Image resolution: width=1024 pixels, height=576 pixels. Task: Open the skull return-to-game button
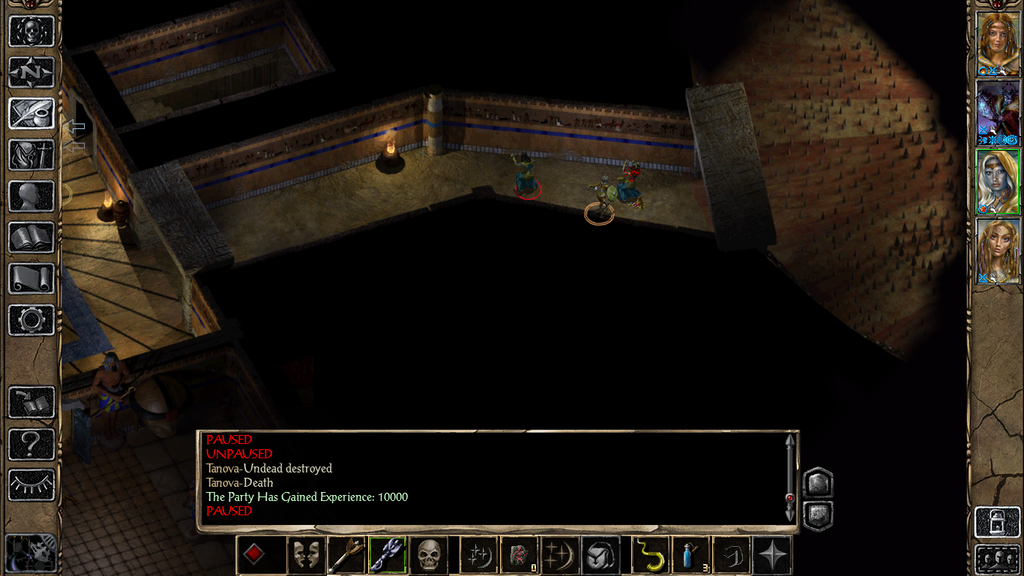click(31, 31)
